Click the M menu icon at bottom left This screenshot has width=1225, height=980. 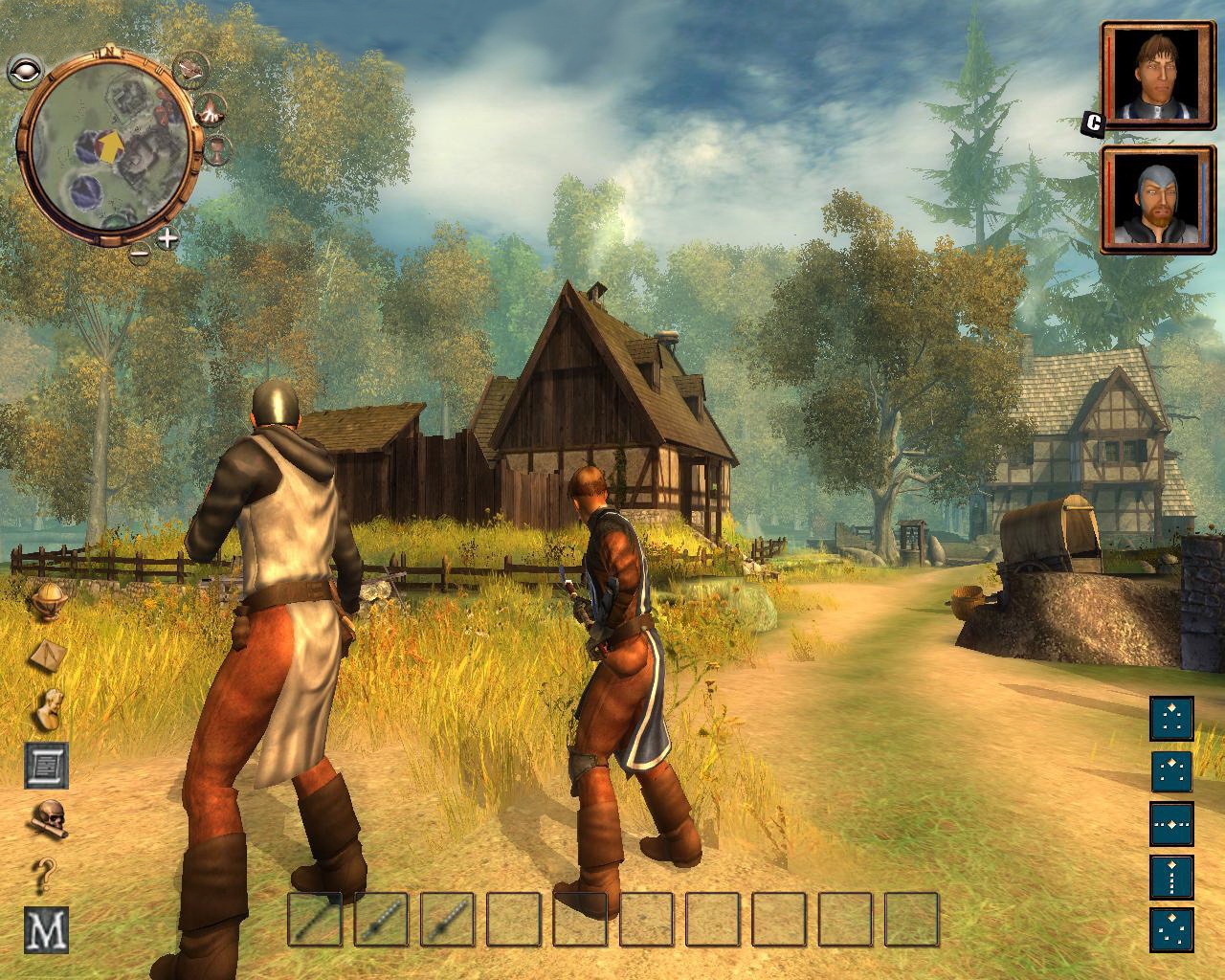coord(44,924)
